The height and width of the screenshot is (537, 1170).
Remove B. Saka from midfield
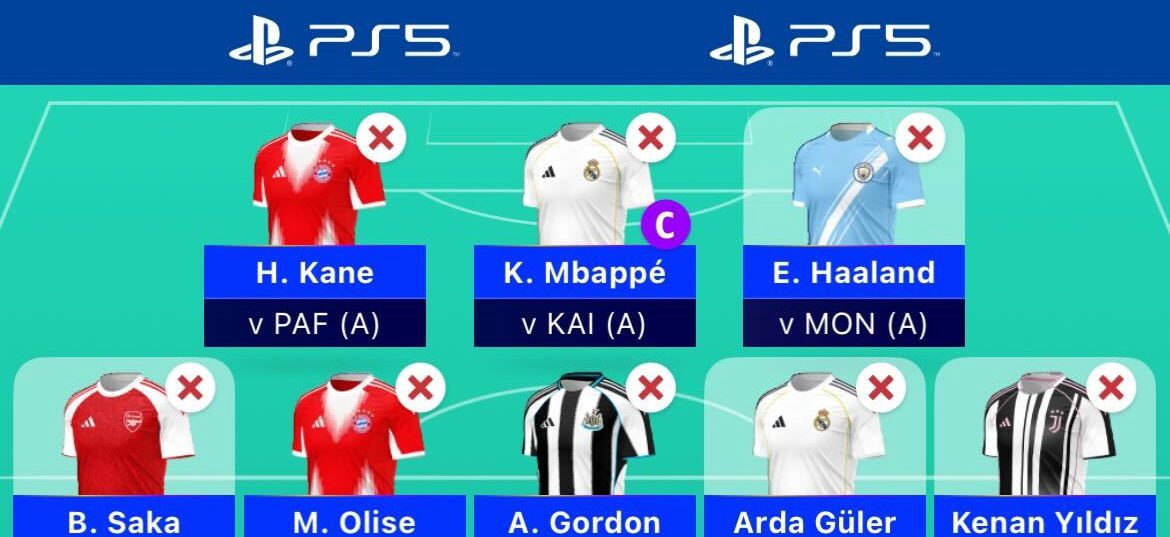(190, 387)
